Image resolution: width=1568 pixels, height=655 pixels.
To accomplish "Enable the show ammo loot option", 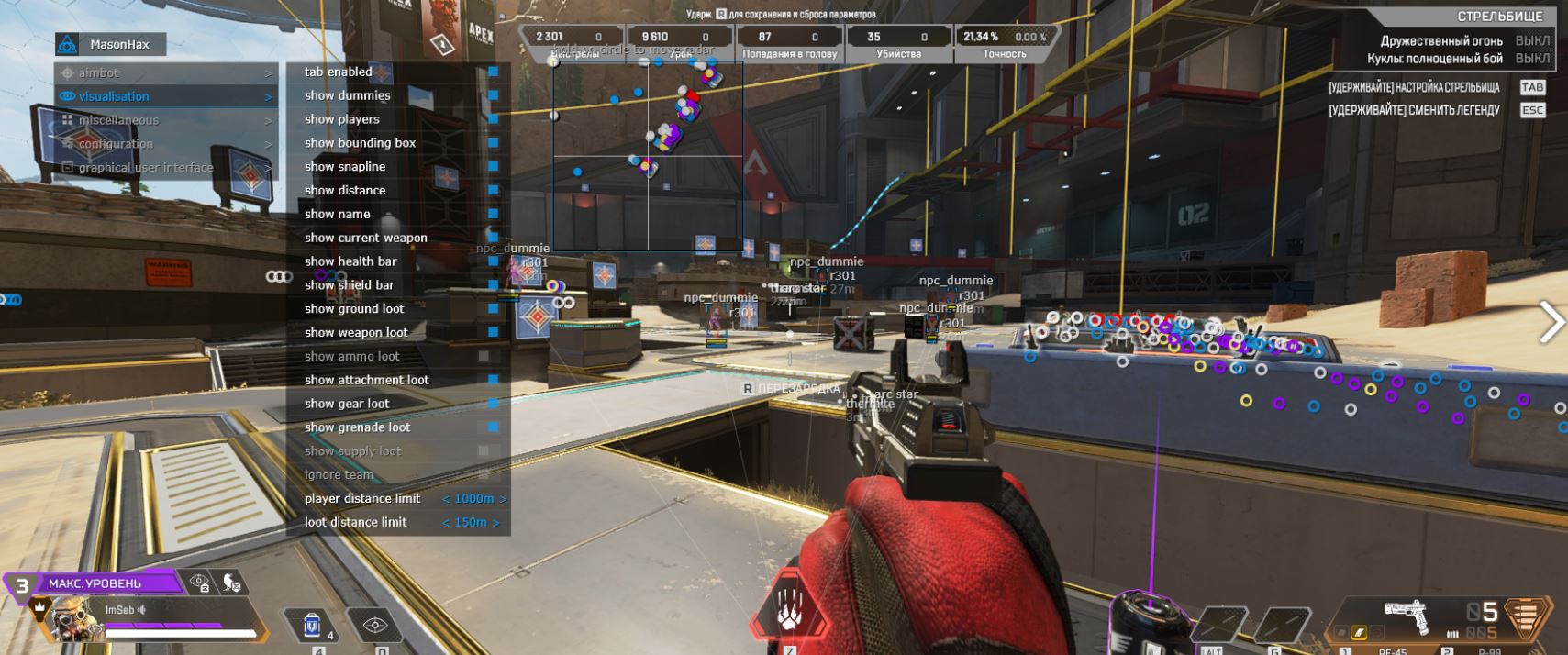I will [x=484, y=356].
